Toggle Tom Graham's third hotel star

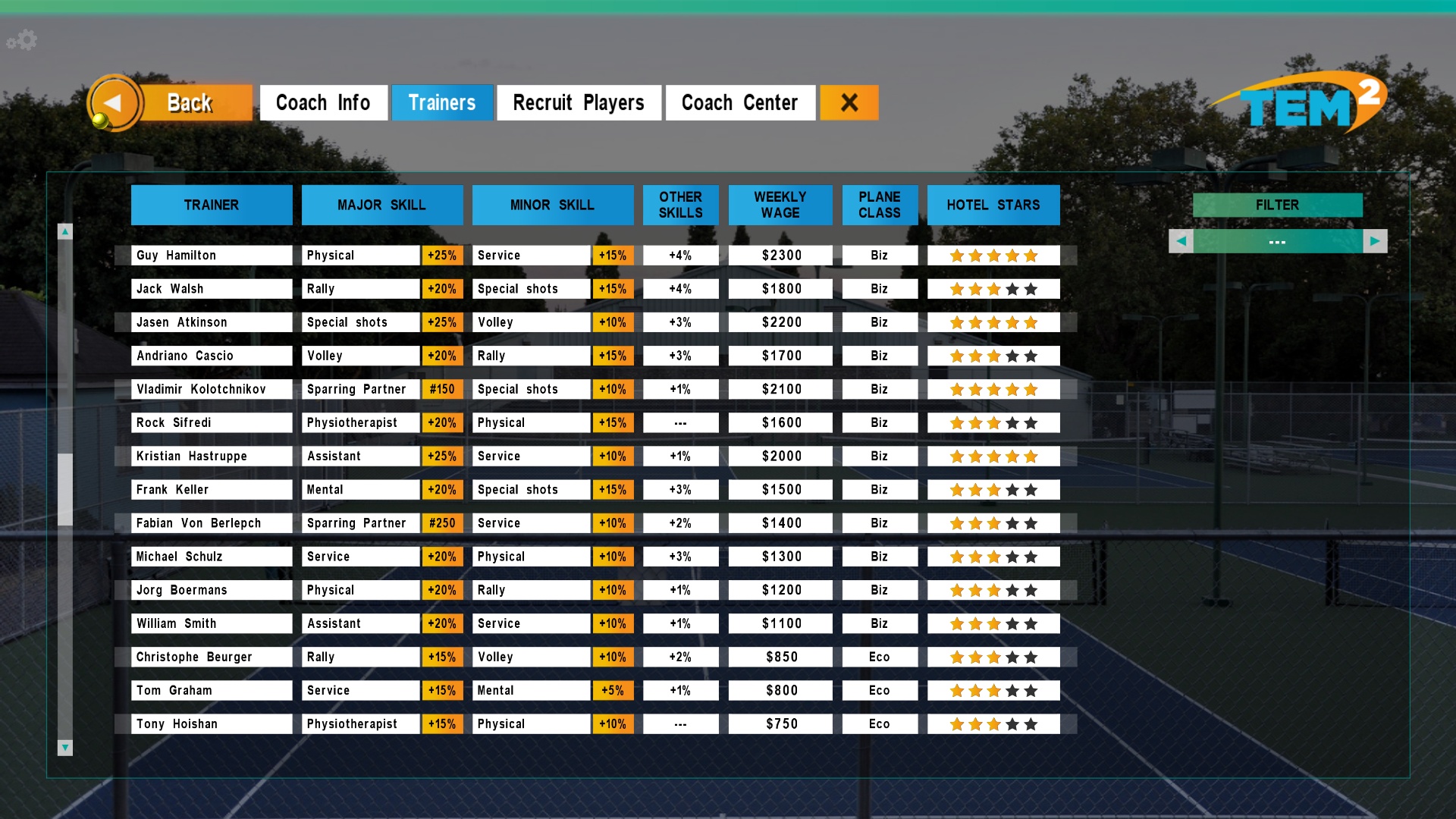[993, 690]
